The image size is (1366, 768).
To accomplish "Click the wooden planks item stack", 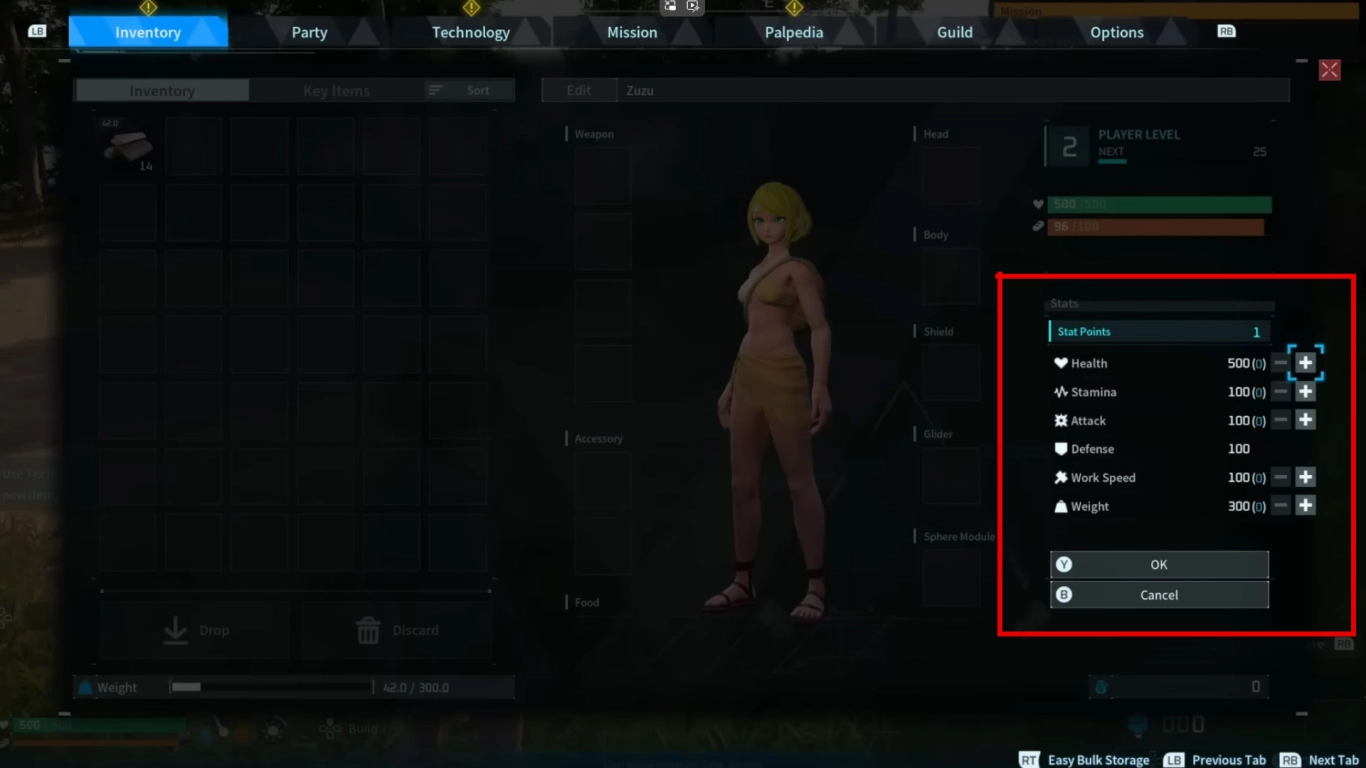I will click(x=129, y=146).
